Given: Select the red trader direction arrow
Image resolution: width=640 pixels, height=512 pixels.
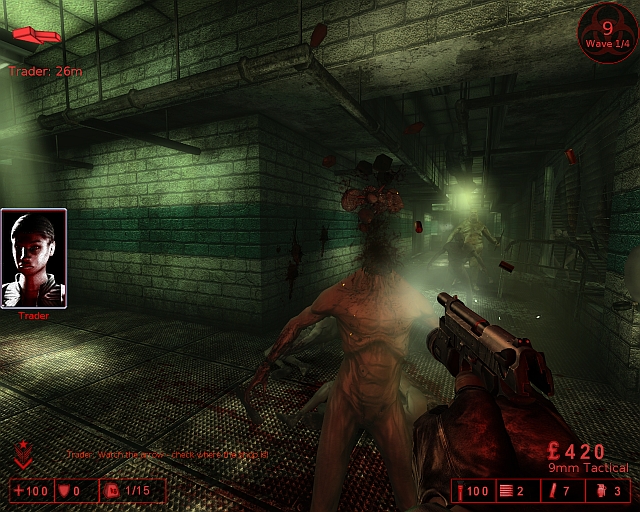Looking at the screenshot, I should pyautogui.click(x=36, y=37).
